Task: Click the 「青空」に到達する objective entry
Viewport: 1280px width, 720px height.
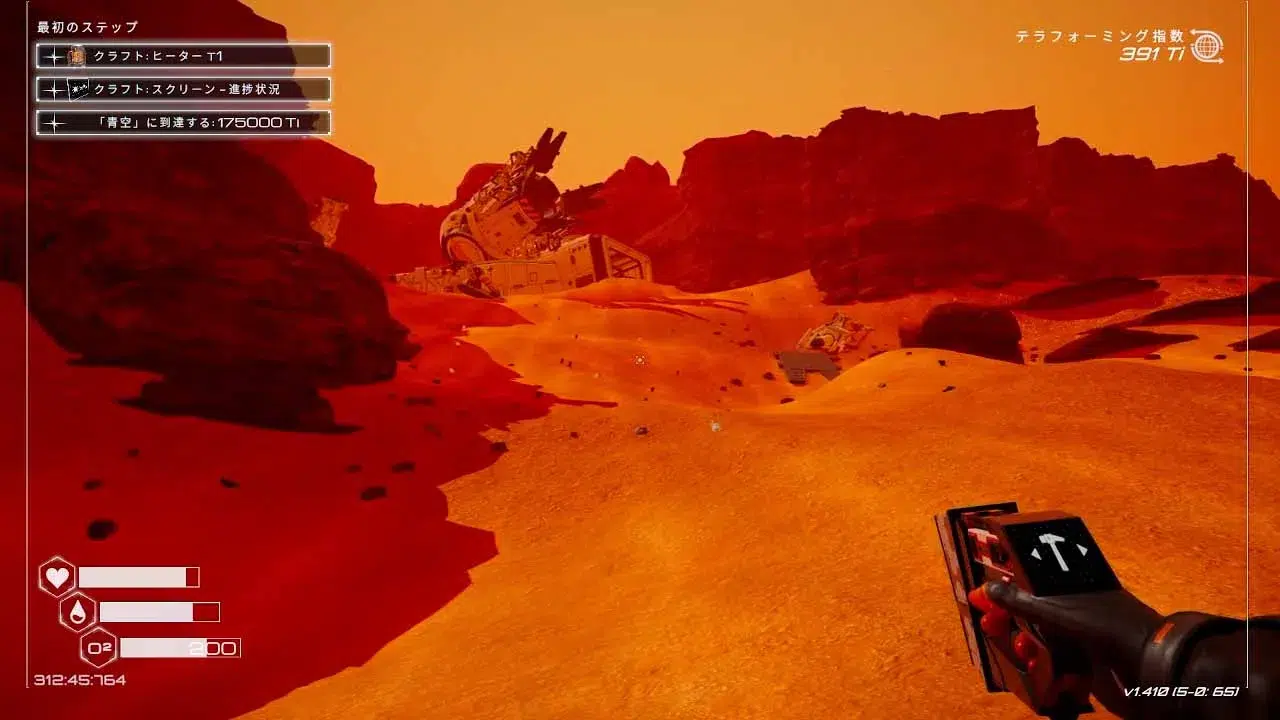Action: [x=183, y=123]
